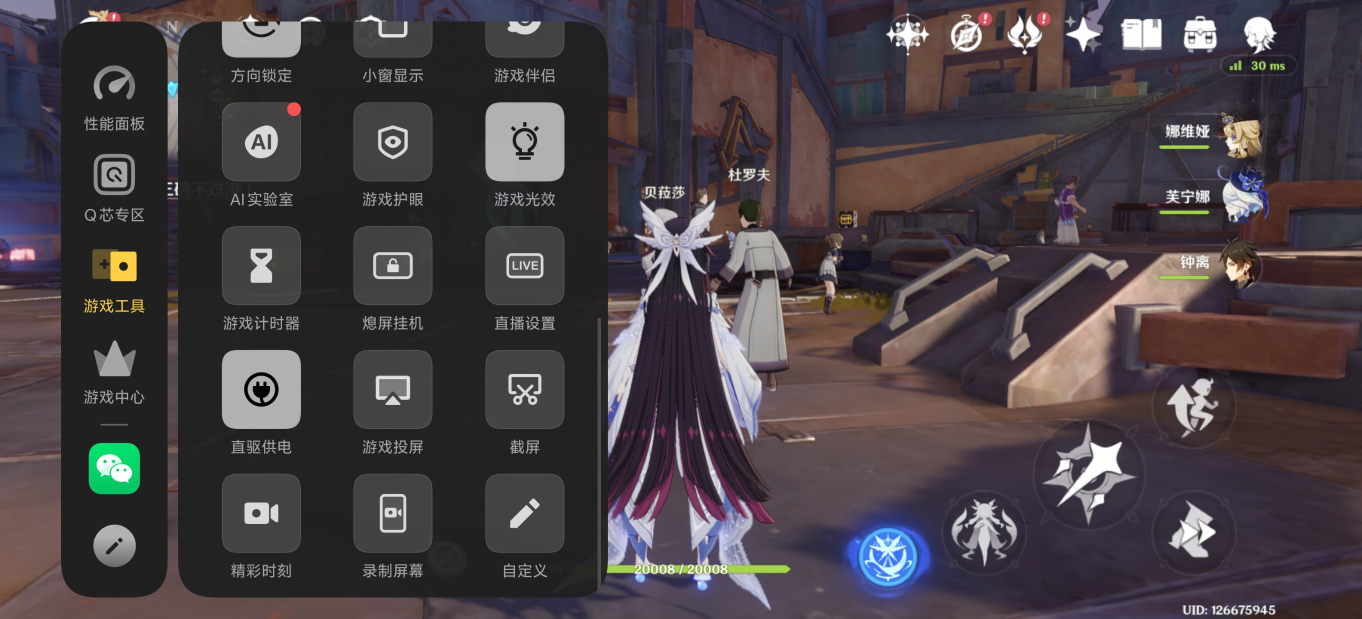Screen dimensions: 1362x619
Task: Click the round pencil edit button in sidebar
Action: click(x=114, y=546)
